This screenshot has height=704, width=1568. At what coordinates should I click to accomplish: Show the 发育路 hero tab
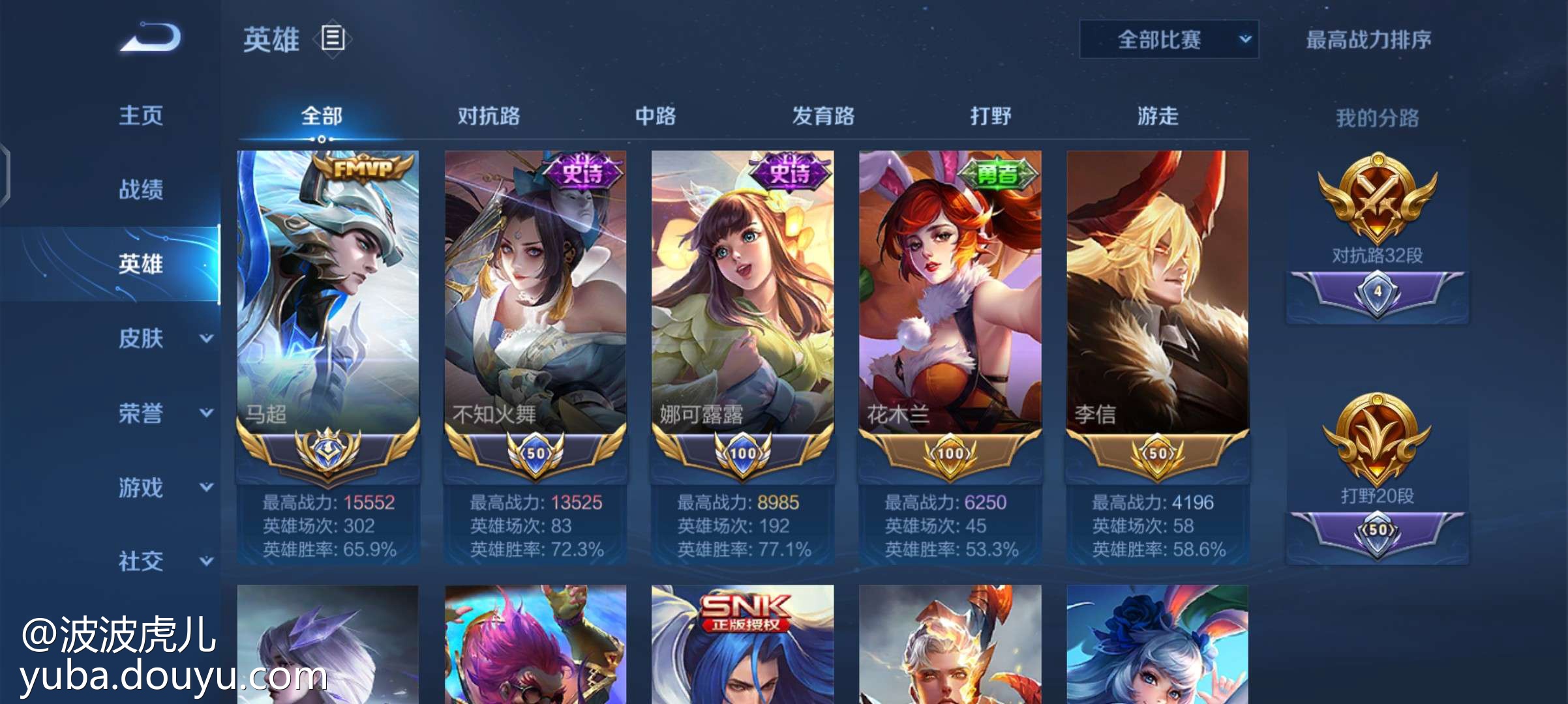click(823, 117)
